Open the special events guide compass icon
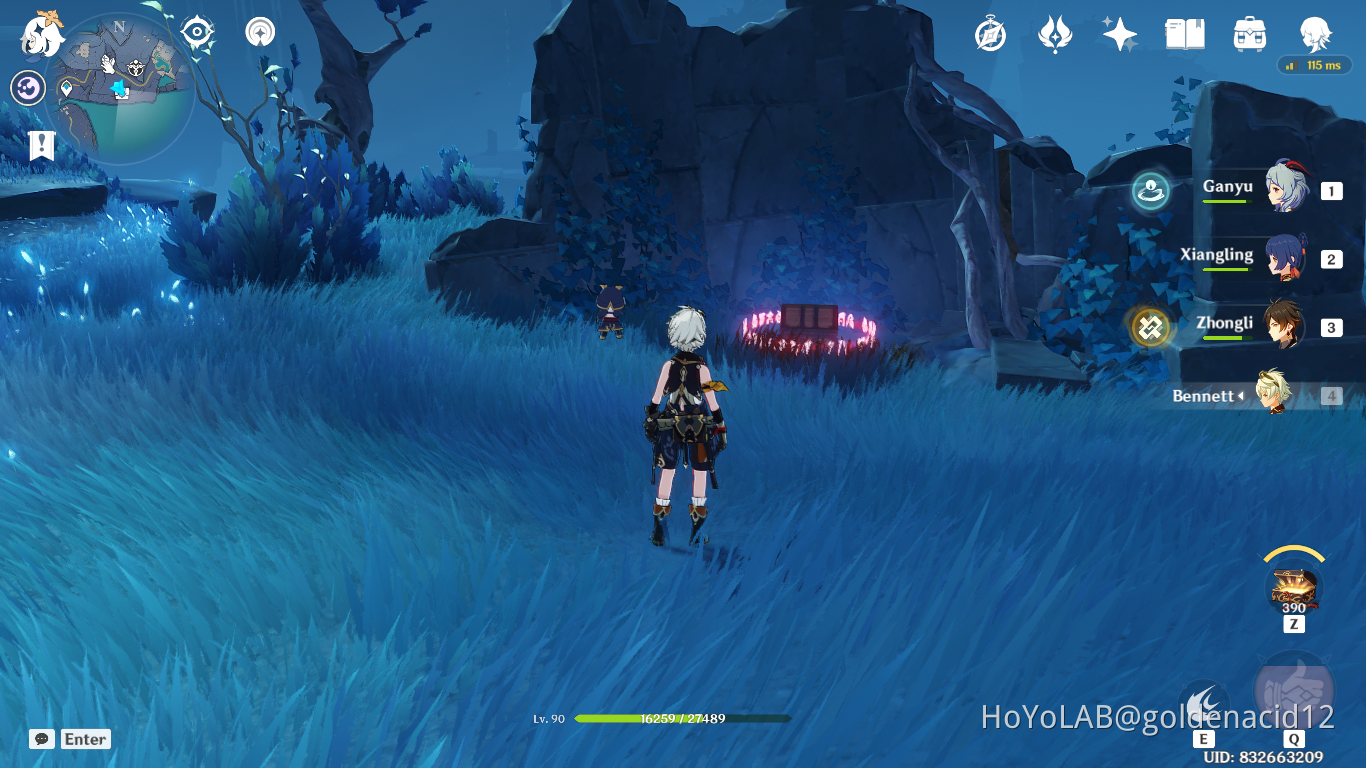 click(988, 33)
